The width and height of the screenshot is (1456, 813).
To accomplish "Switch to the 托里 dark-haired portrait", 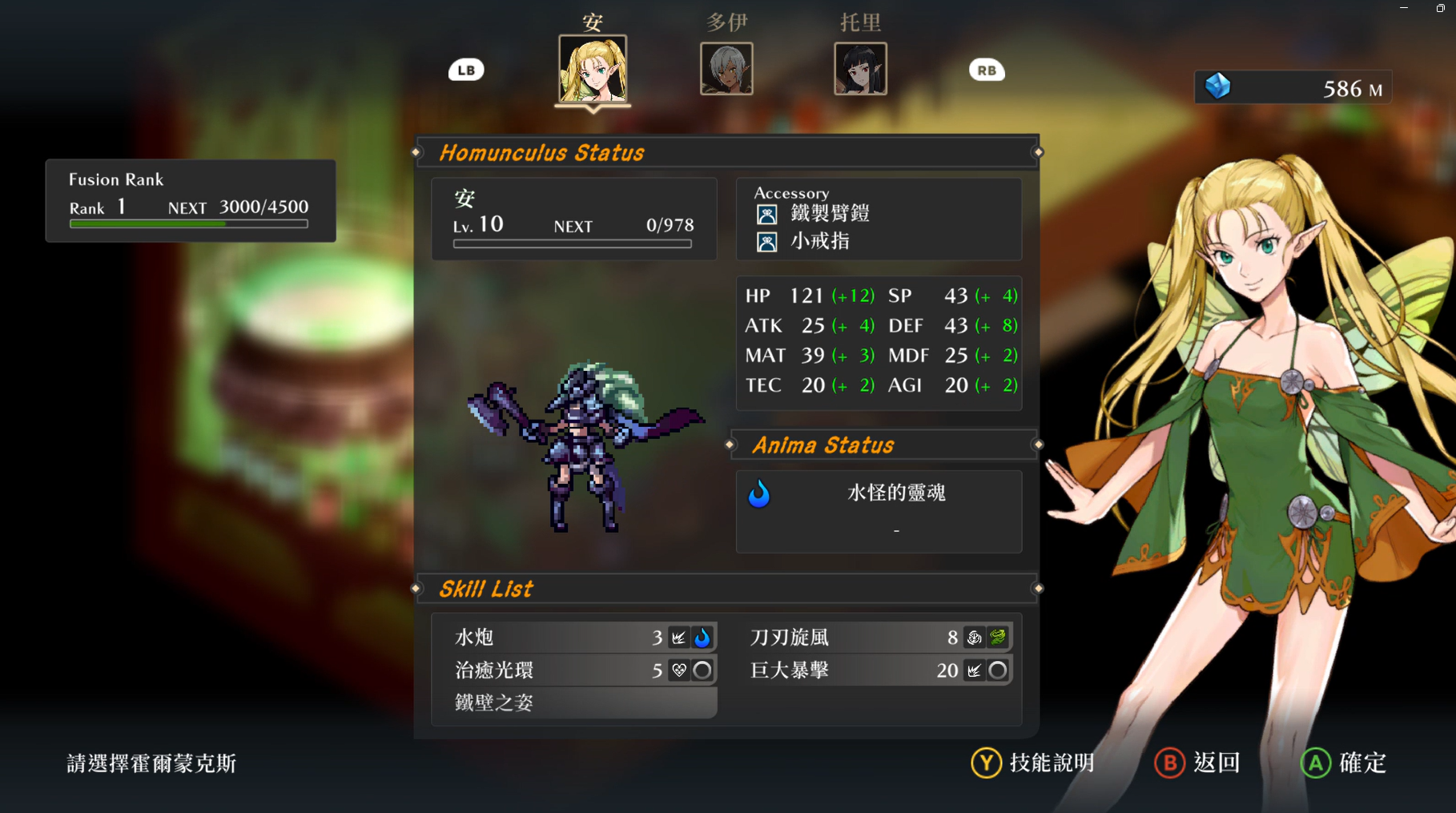I will pyautogui.click(x=860, y=69).
